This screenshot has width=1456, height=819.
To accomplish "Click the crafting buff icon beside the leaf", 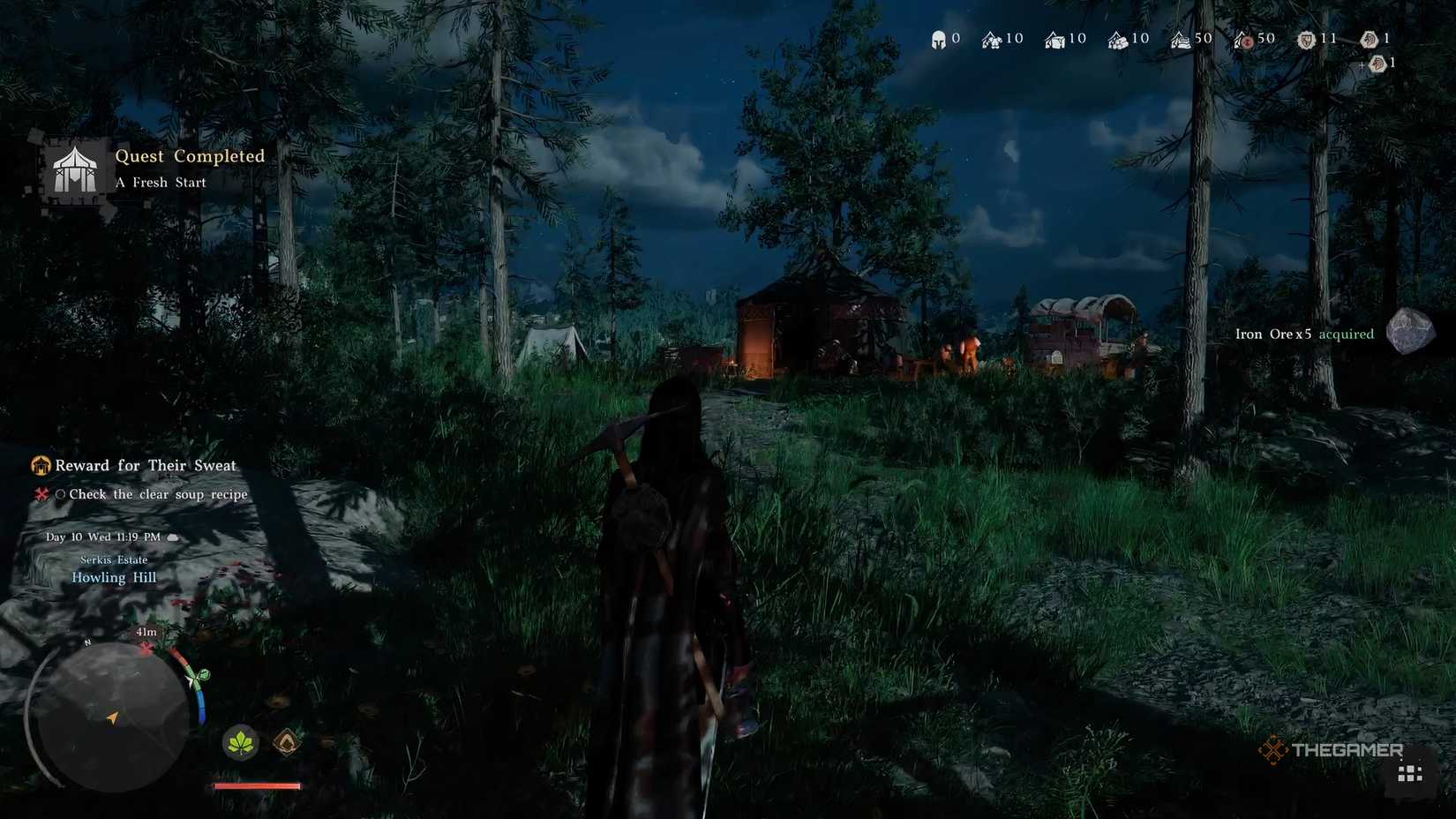I will (287, 744).
